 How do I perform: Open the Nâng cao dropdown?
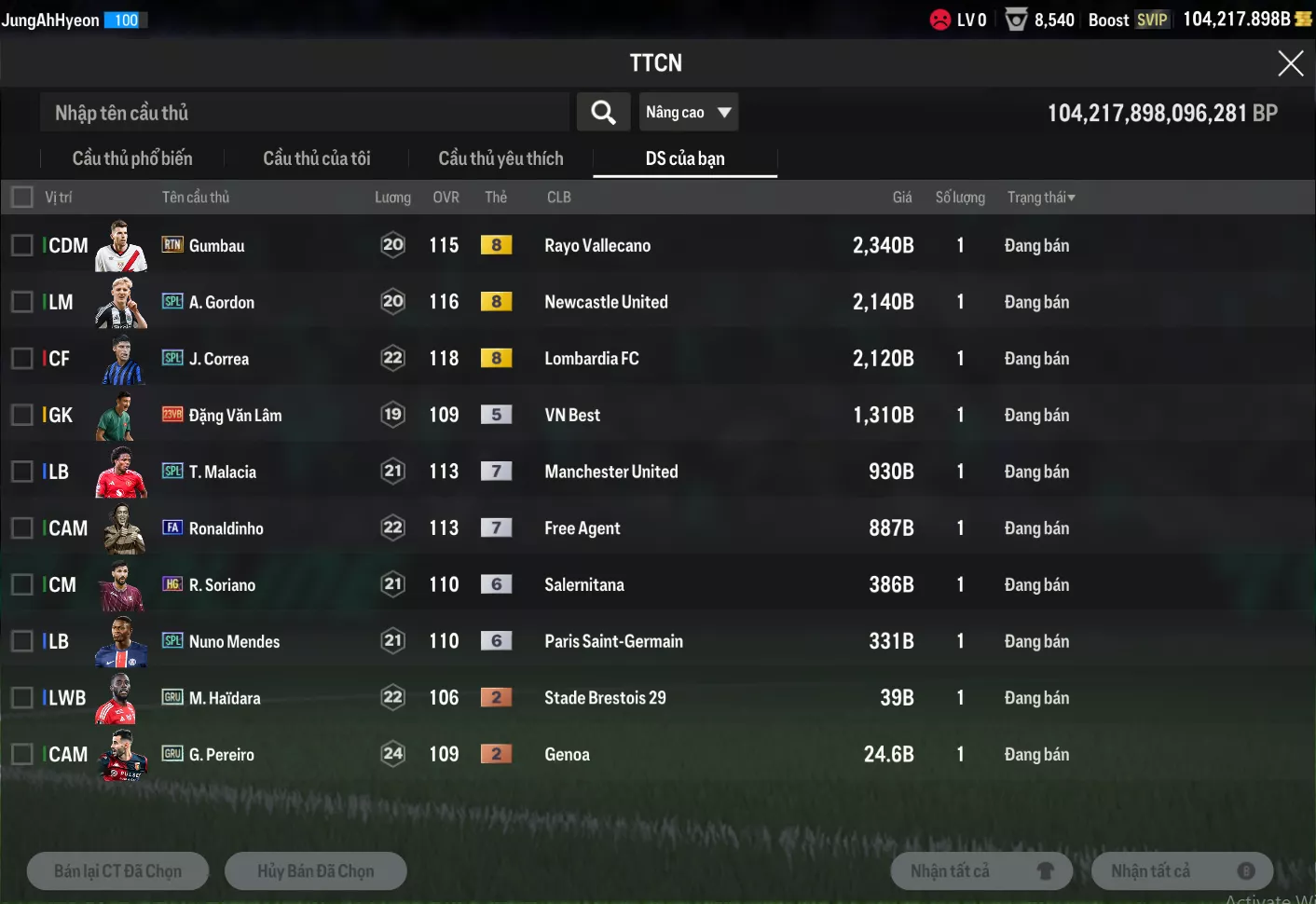688,113
